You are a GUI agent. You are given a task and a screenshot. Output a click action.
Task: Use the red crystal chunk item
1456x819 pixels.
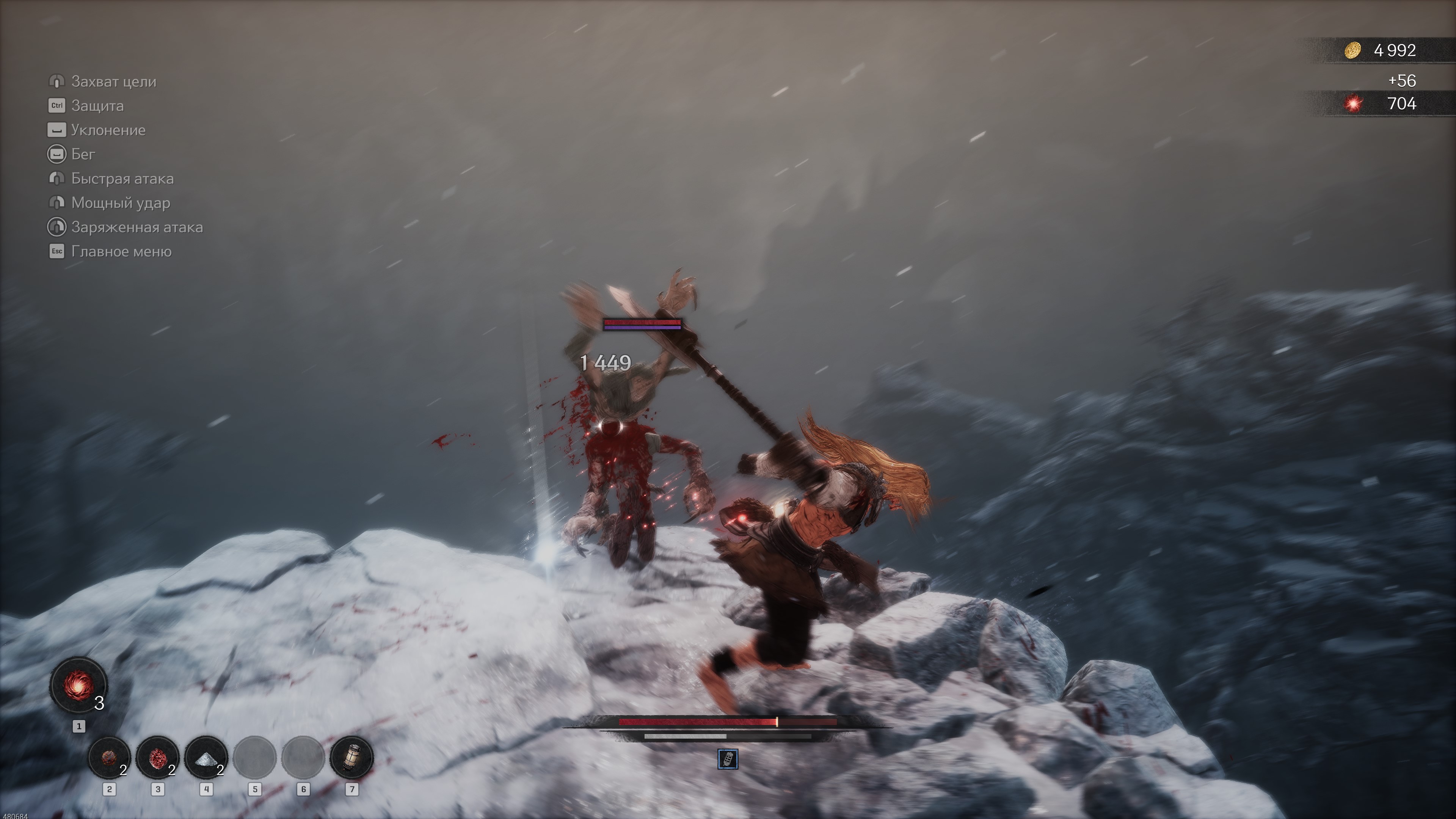(x=158, y=757)
